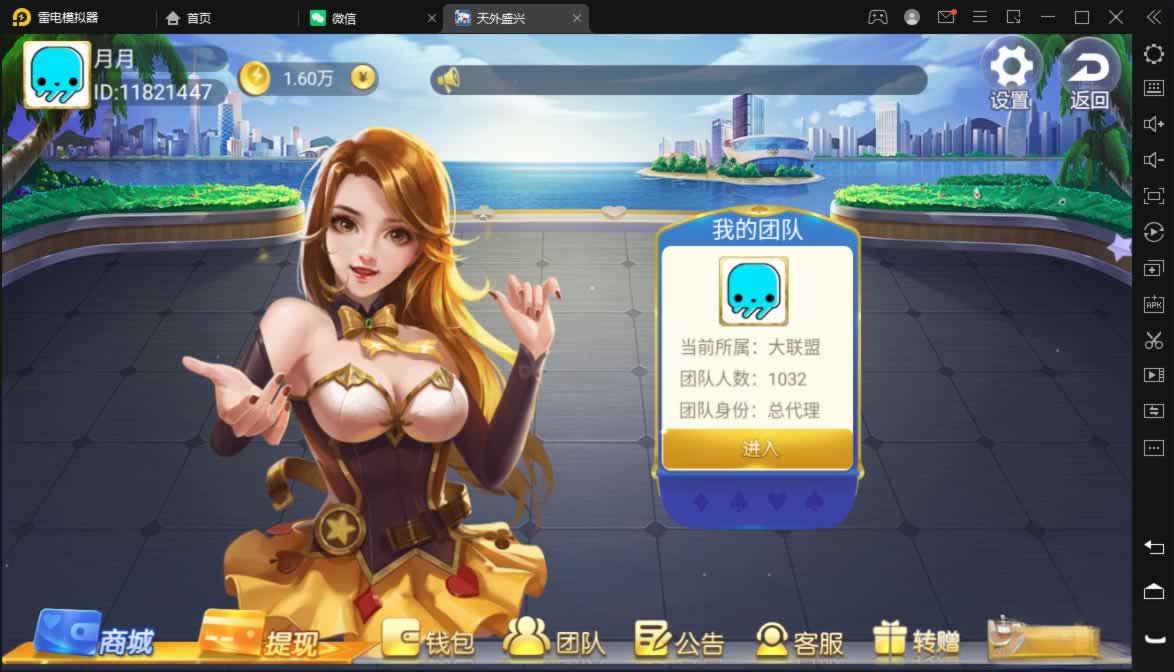Image resolution: width=1174 pixels, height=672 pixels.
Task: Select the loudspeaker announcement bar
Action: click(x=678, y=80)
